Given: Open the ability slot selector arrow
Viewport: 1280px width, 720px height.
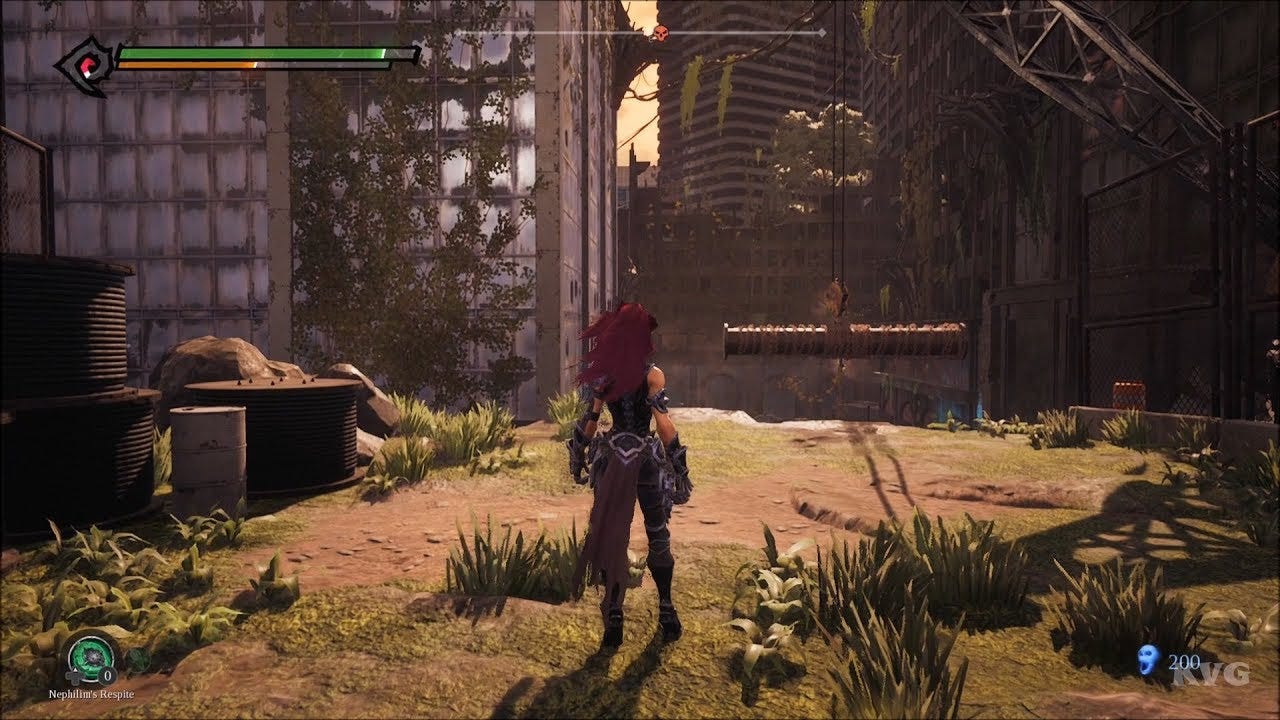Looking at the screenshot, I should pyautogui.click(x=74, y=668).
